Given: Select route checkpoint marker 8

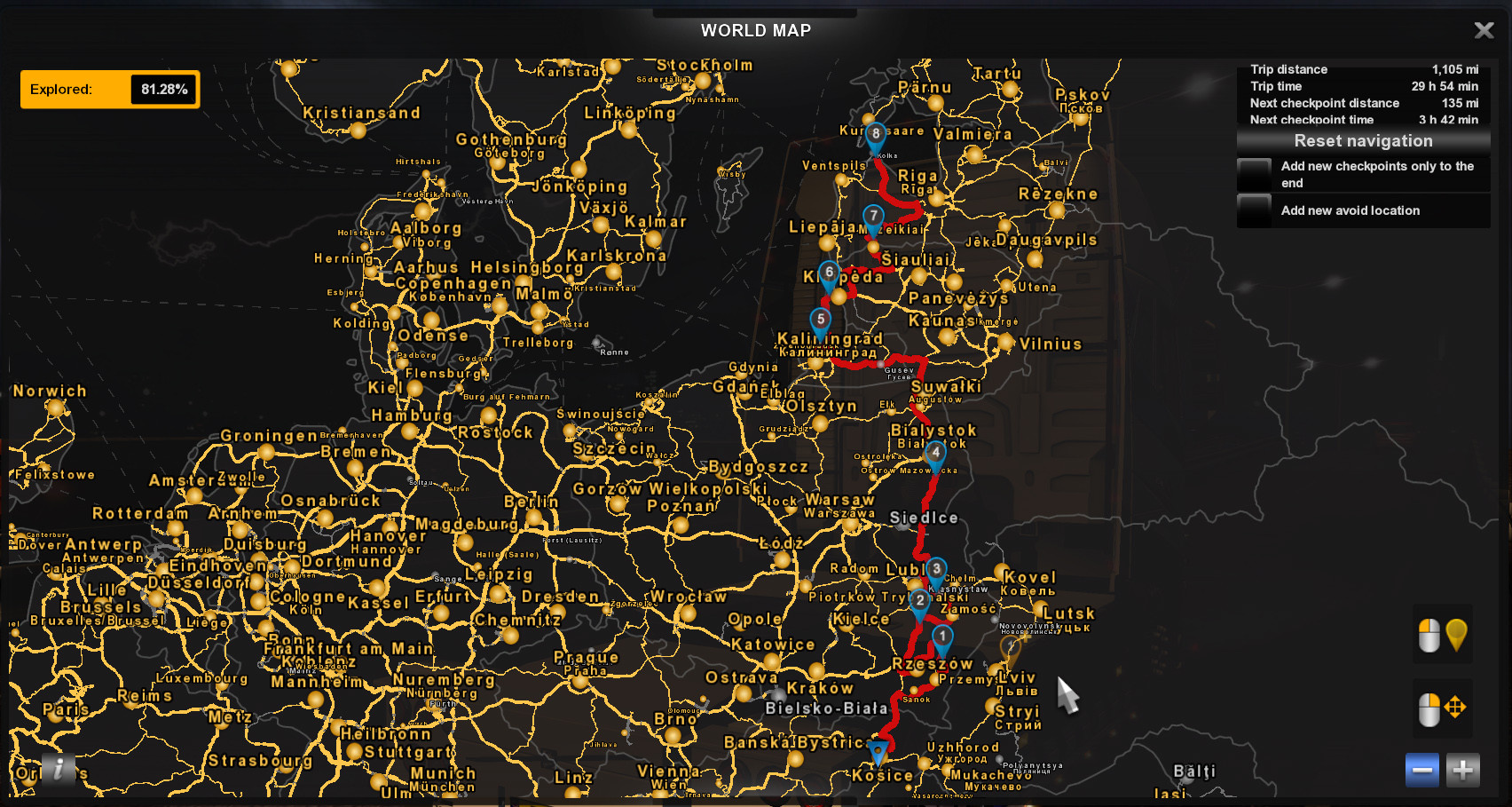Looking at the screenshot, I should point(876,135).
